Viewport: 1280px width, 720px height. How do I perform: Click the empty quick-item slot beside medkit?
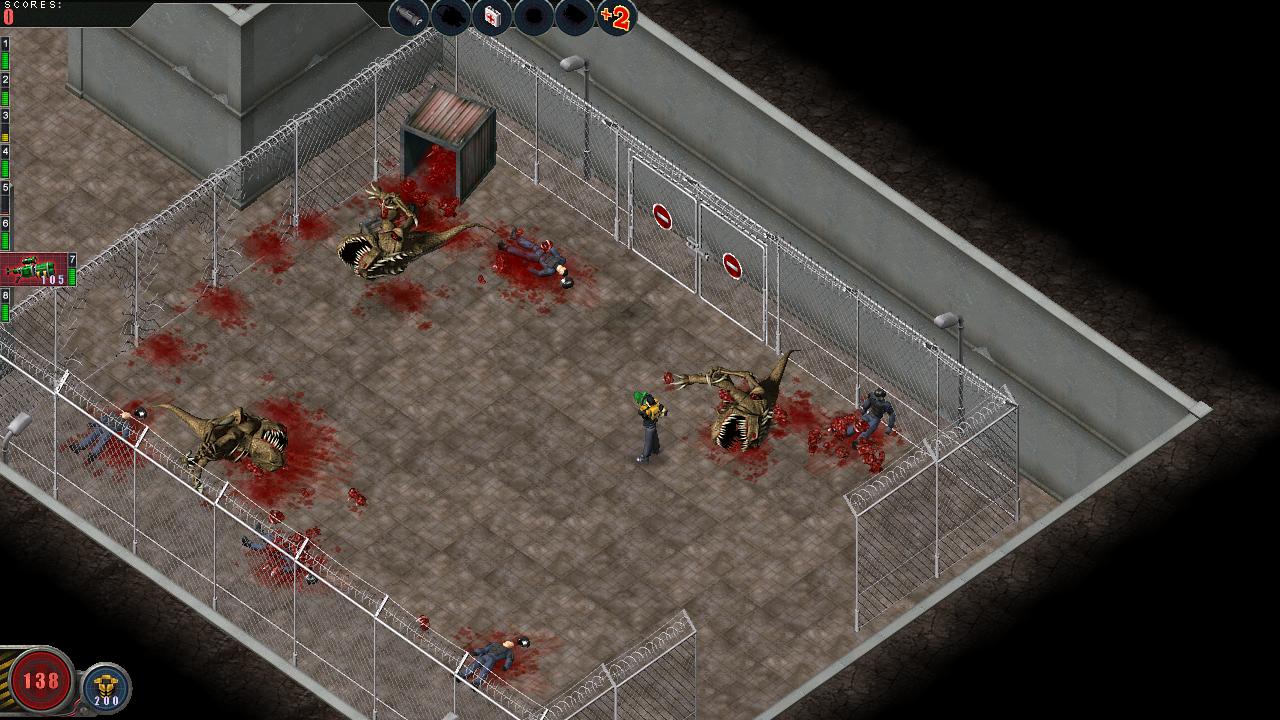coord(533,18)
